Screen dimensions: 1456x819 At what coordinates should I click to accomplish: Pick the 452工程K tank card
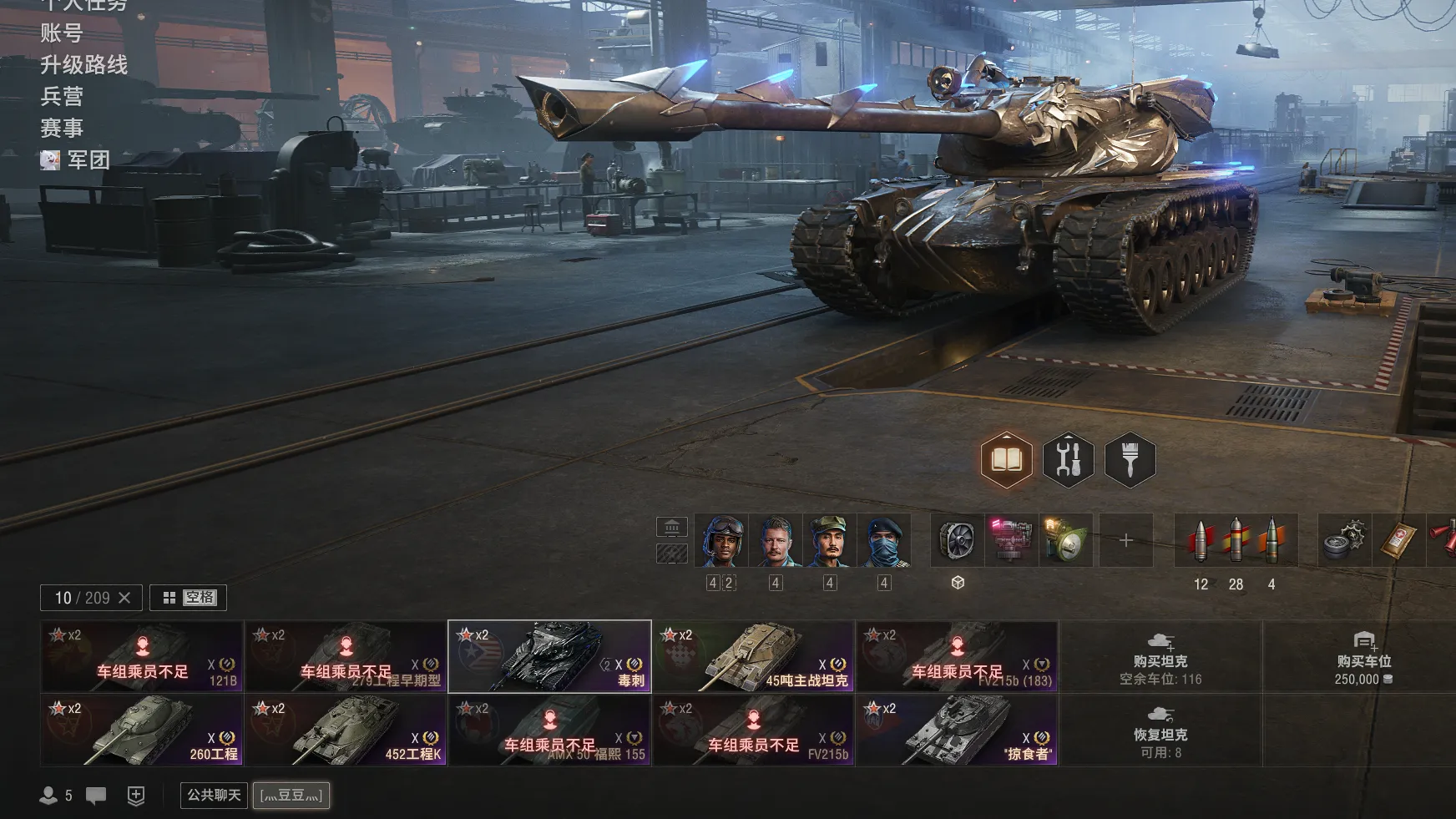pos(346,731)
